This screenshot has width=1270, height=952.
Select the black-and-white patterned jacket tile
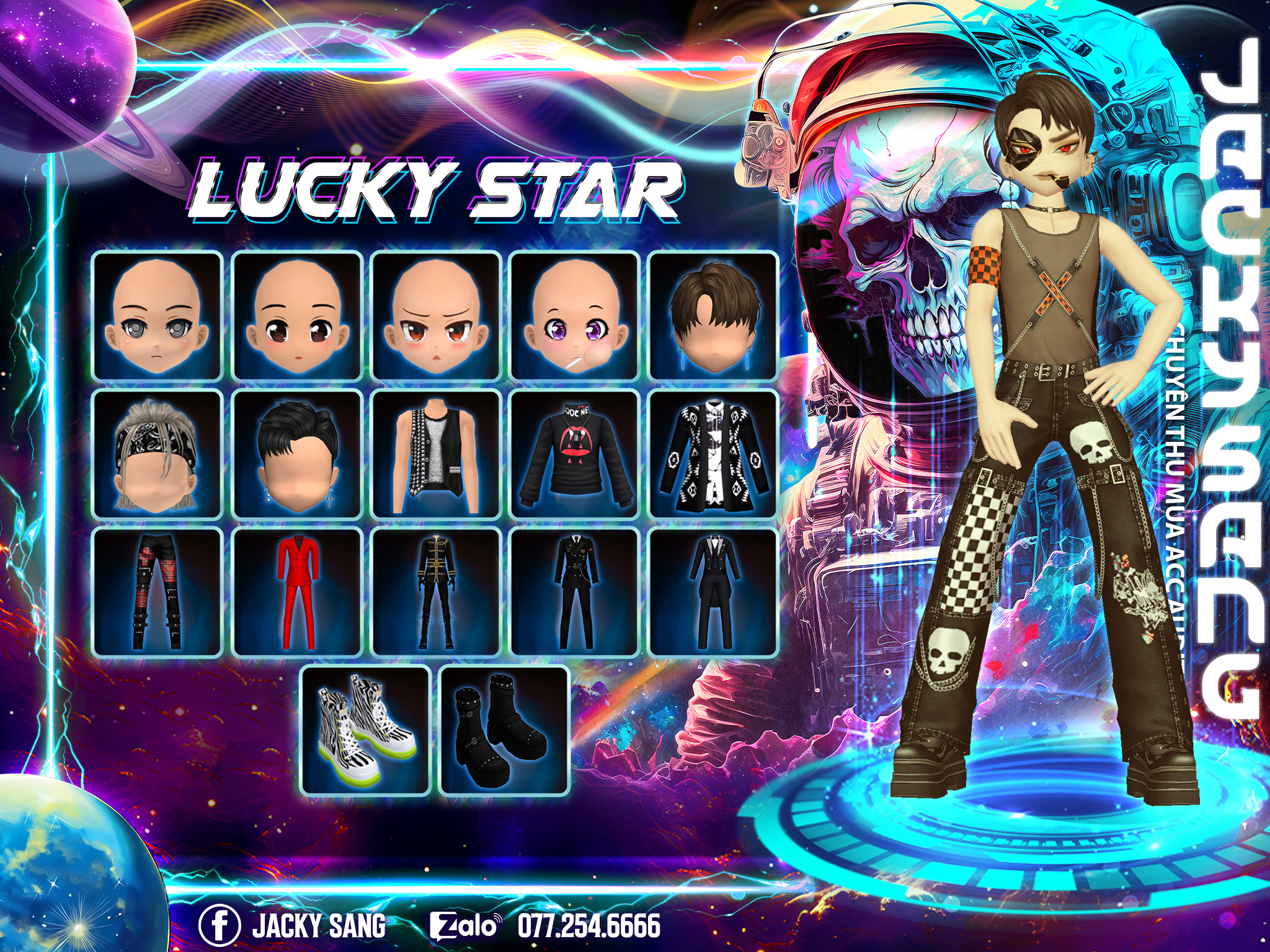point(713,454)
